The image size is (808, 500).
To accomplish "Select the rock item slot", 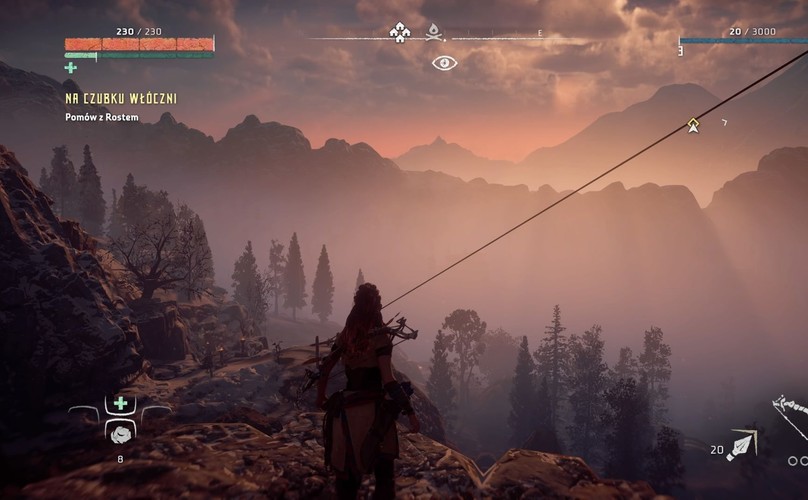I will [121, 432].
